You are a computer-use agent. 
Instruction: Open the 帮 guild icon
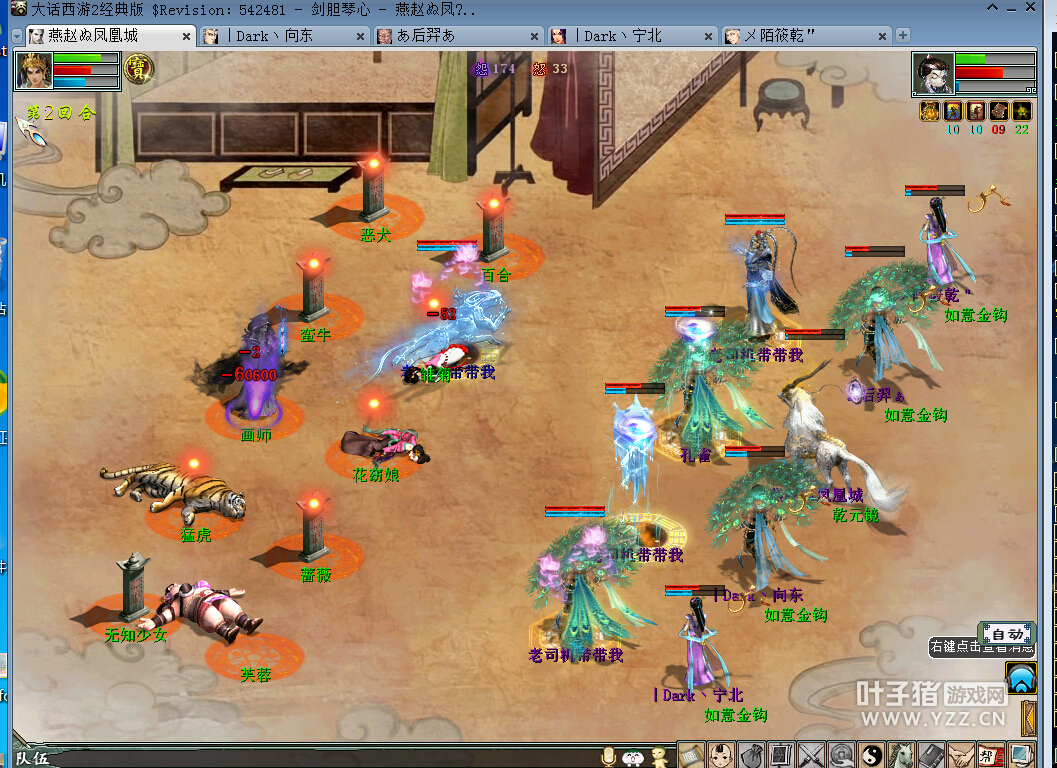click(x=990, y=755)
